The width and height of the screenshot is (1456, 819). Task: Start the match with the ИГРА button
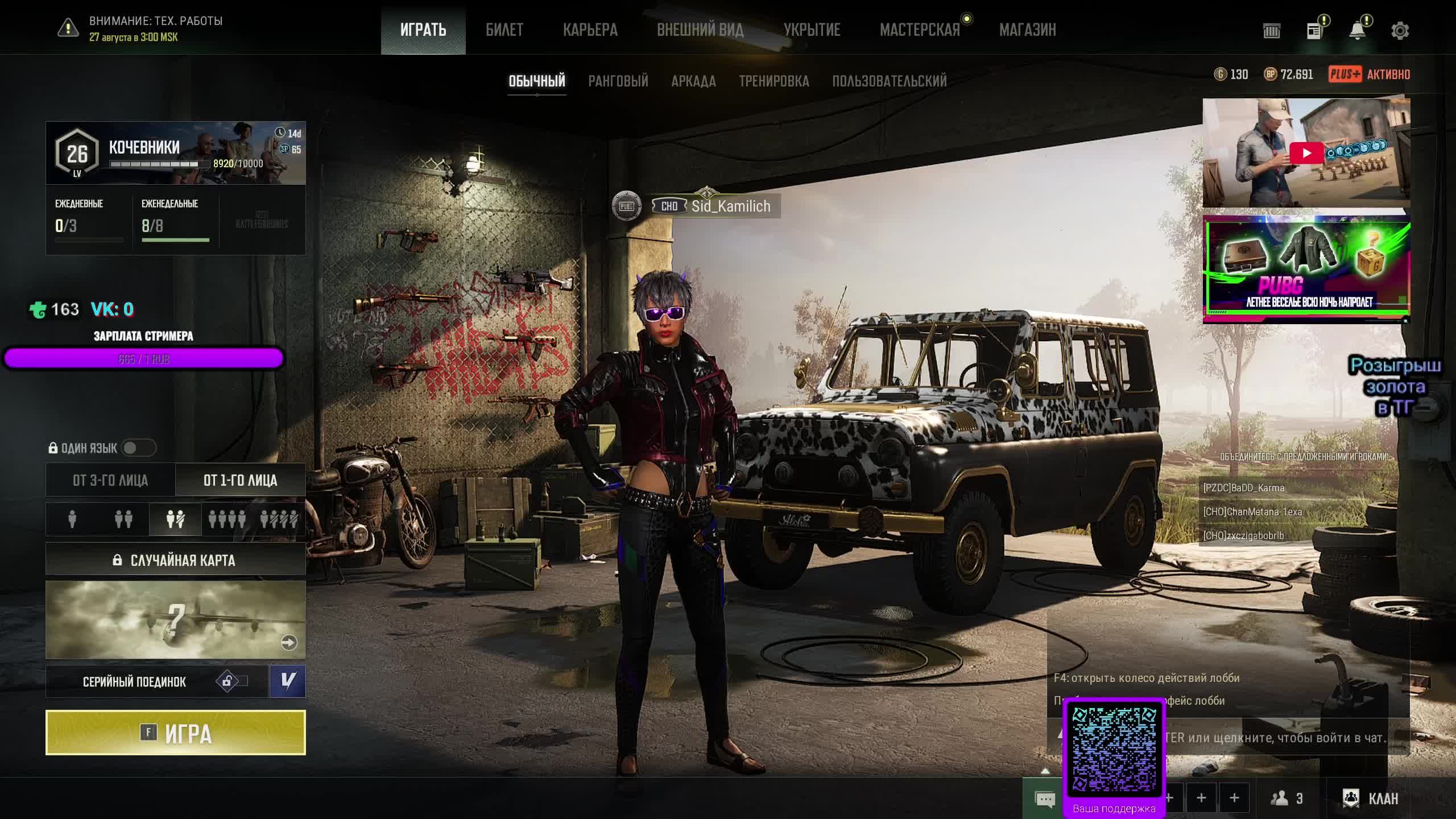175,733
